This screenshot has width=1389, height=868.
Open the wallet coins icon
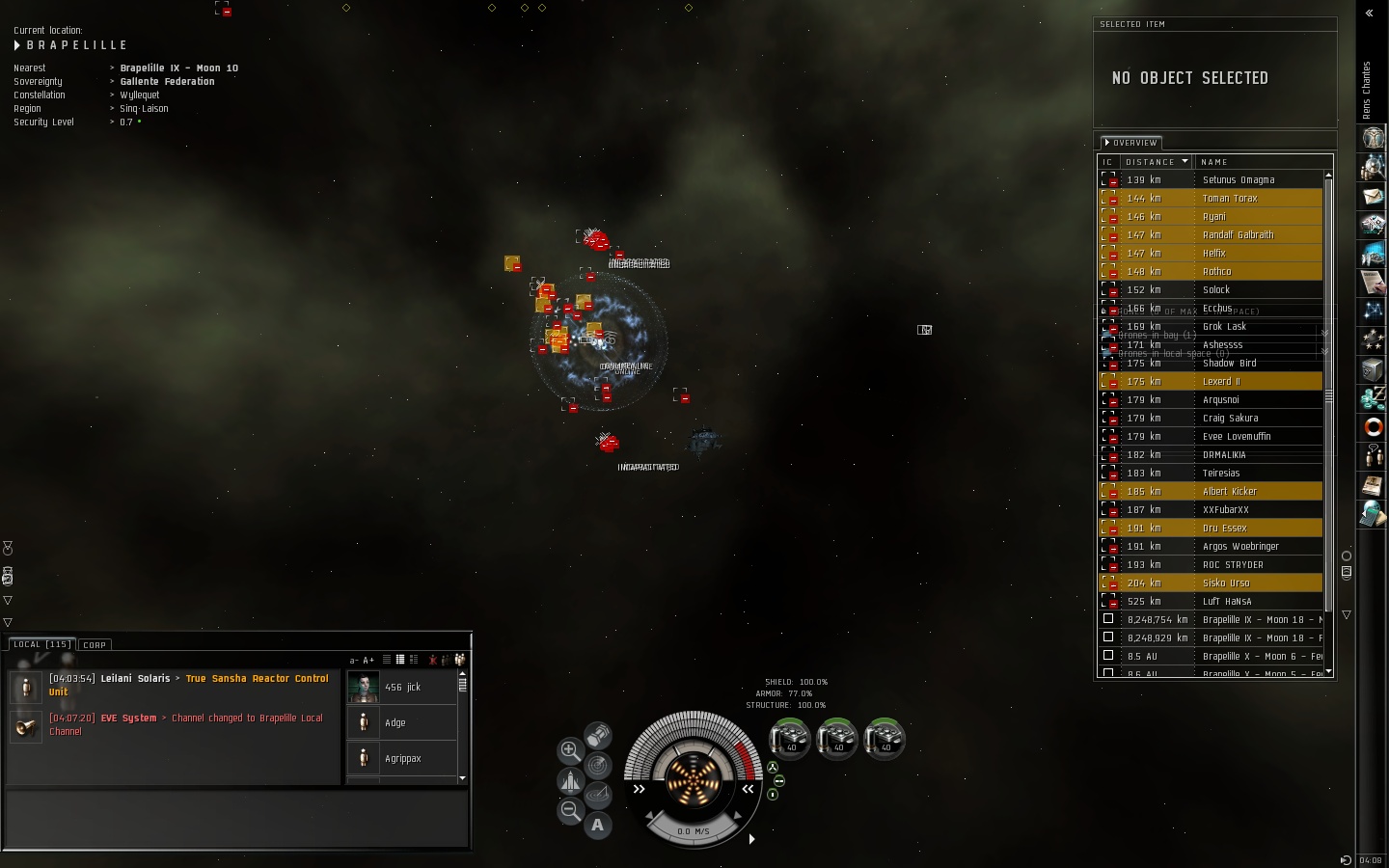coord(1373,397)
